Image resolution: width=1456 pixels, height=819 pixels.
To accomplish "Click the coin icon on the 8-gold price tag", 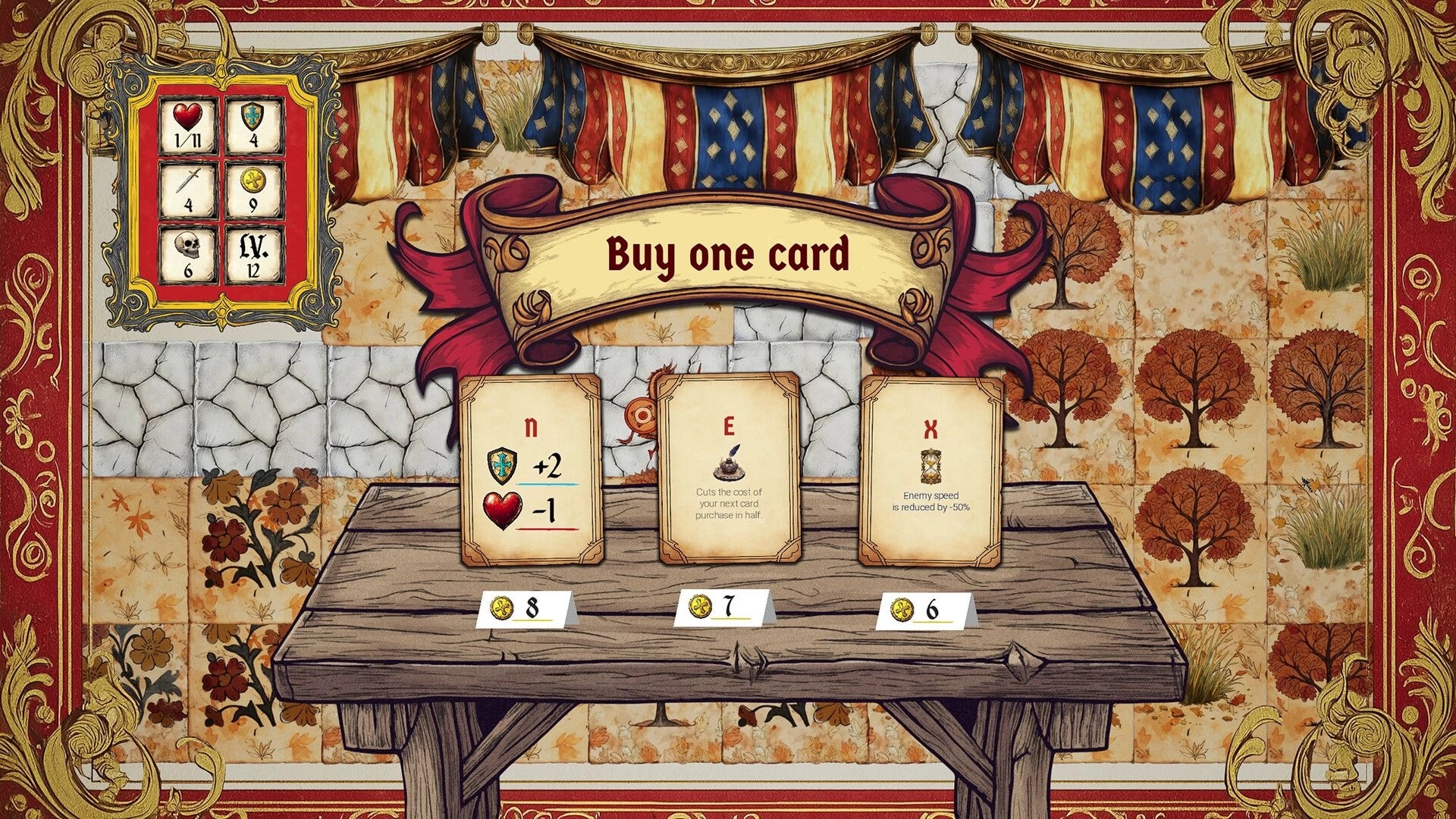I will click(501, 607).
